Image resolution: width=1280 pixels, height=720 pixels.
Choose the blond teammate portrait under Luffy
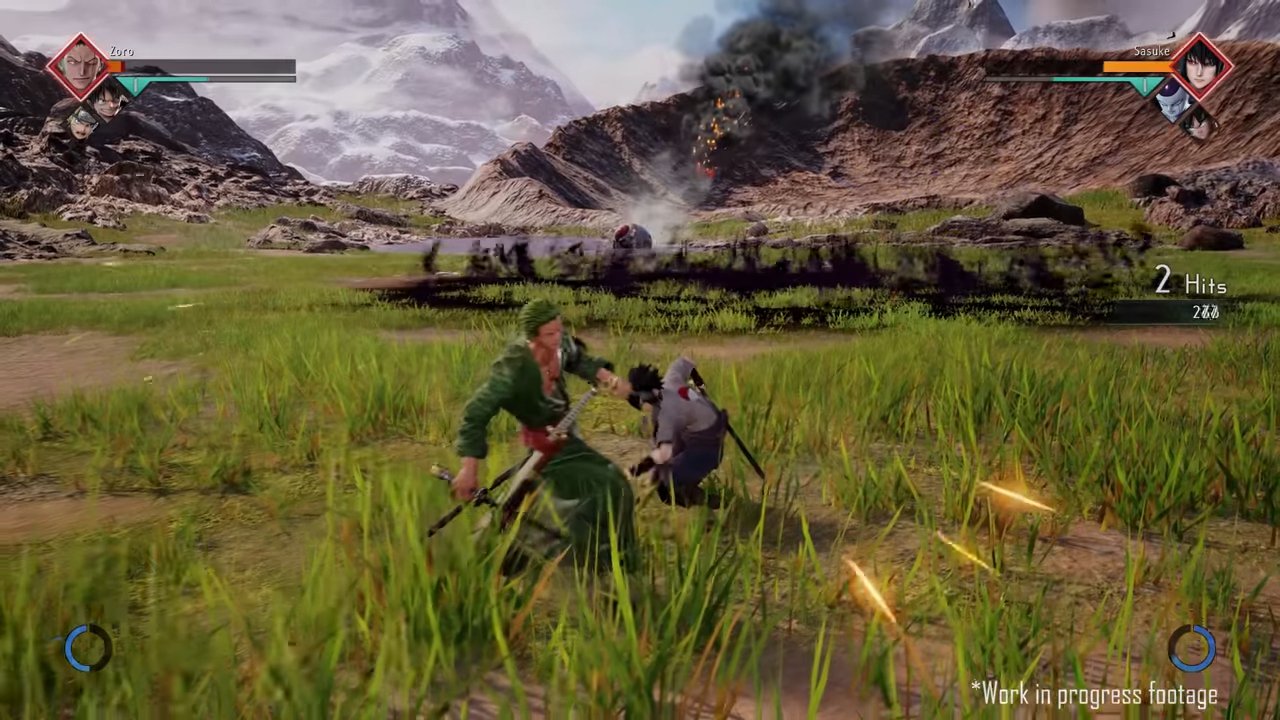click(x=82, y=122)
